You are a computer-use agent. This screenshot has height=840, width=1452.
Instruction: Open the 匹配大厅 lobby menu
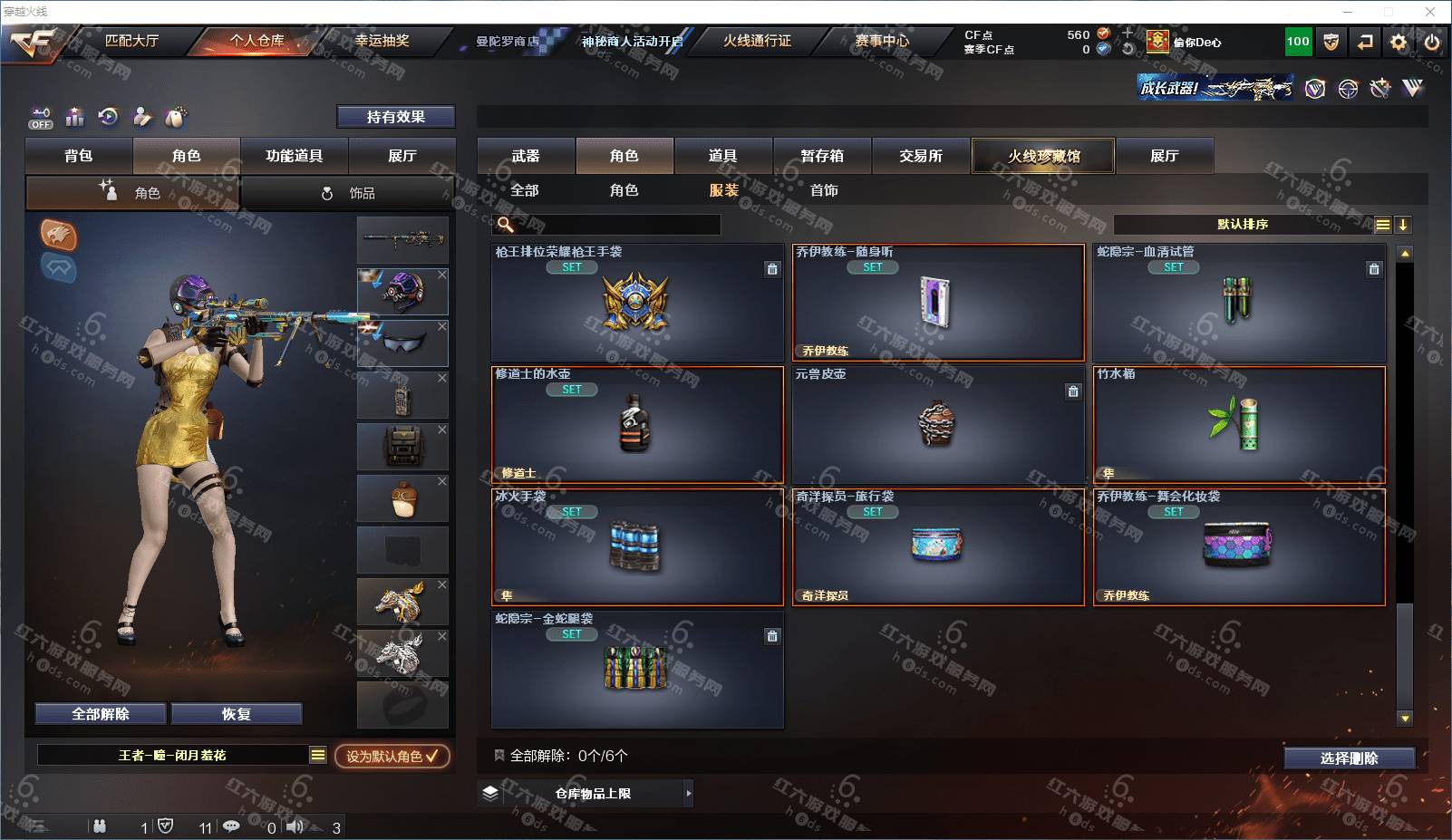point(131,41)
